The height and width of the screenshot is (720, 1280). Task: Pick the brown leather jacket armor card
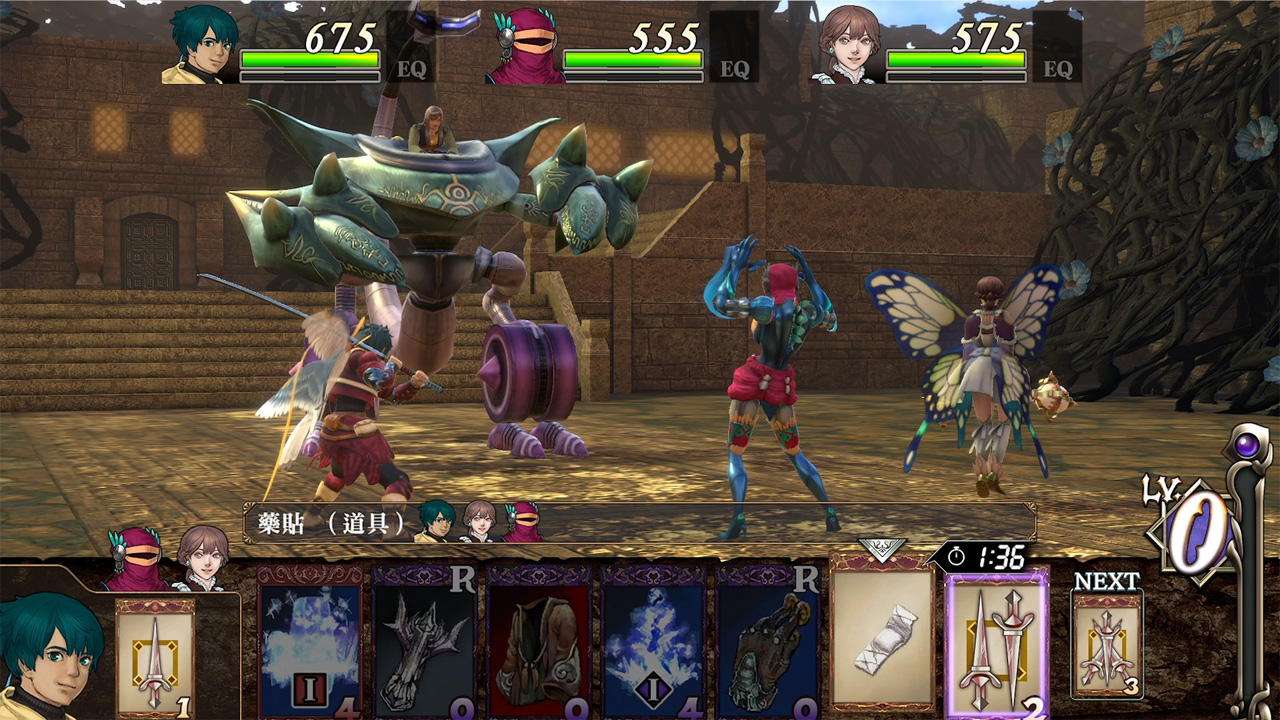[x=538, y=645]
